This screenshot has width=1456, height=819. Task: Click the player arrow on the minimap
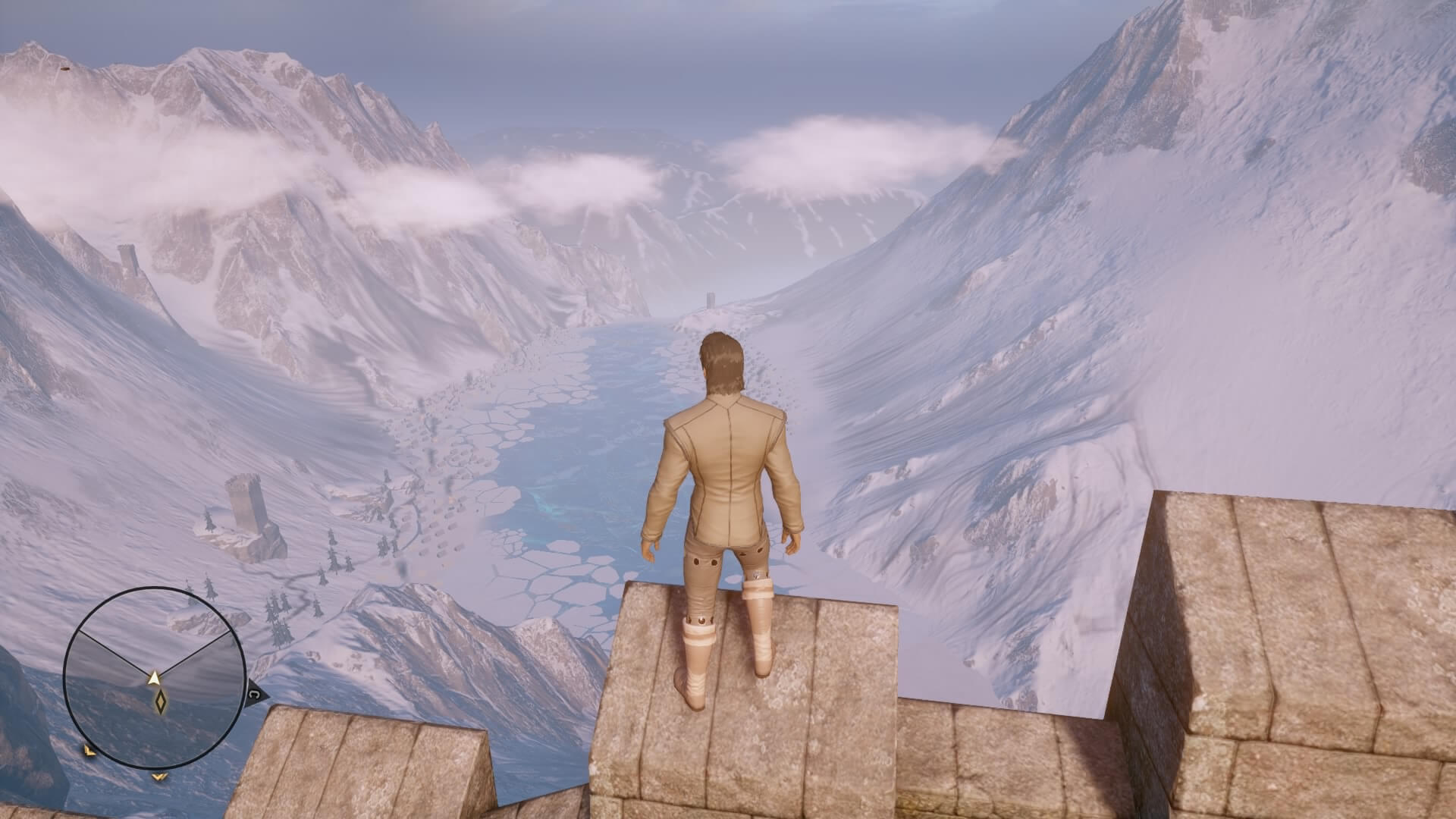click(155, 677)
